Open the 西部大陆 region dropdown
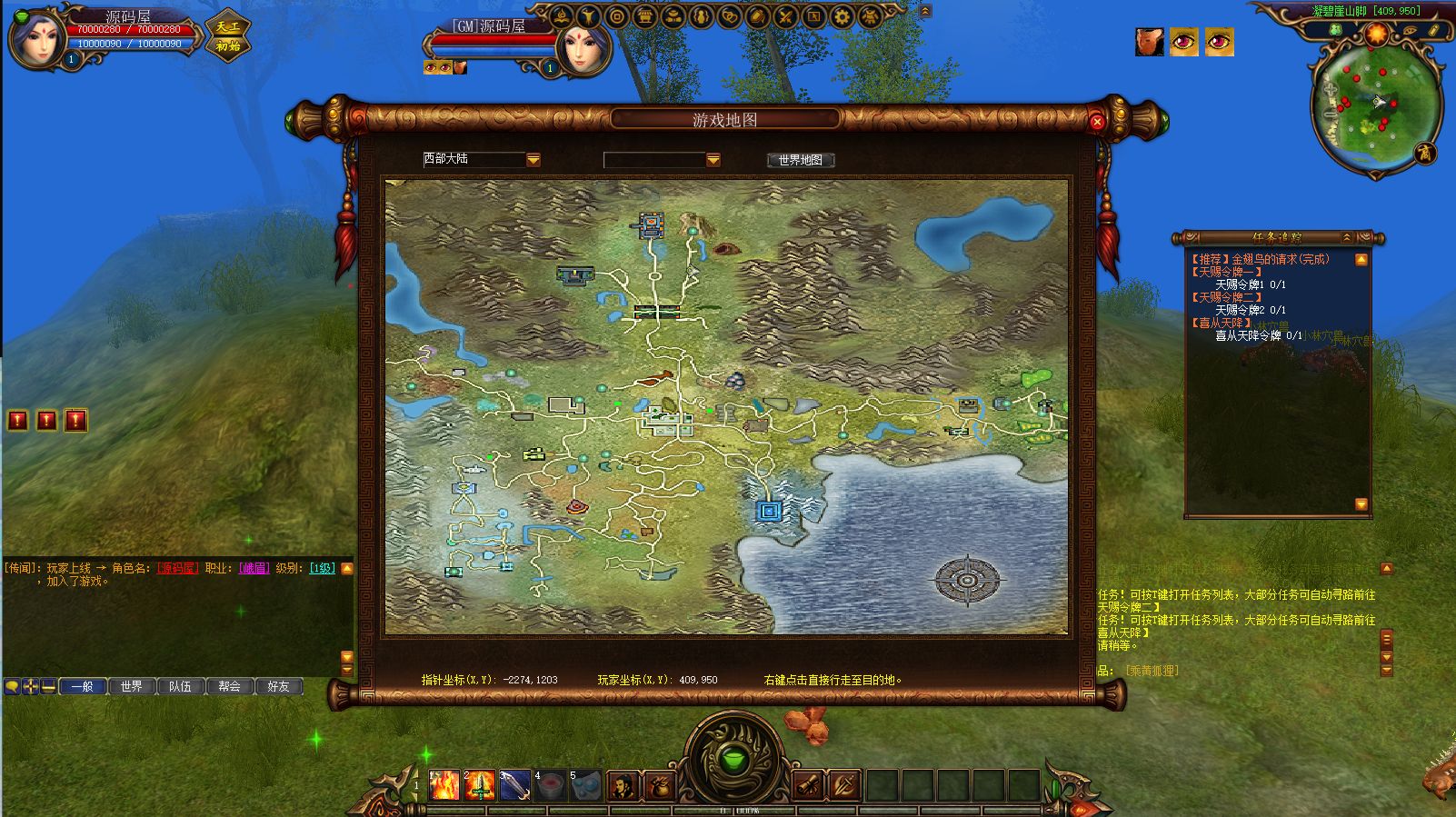This screenshot has height=817, width=1456. pyautogui.click(x=534, y=160)
